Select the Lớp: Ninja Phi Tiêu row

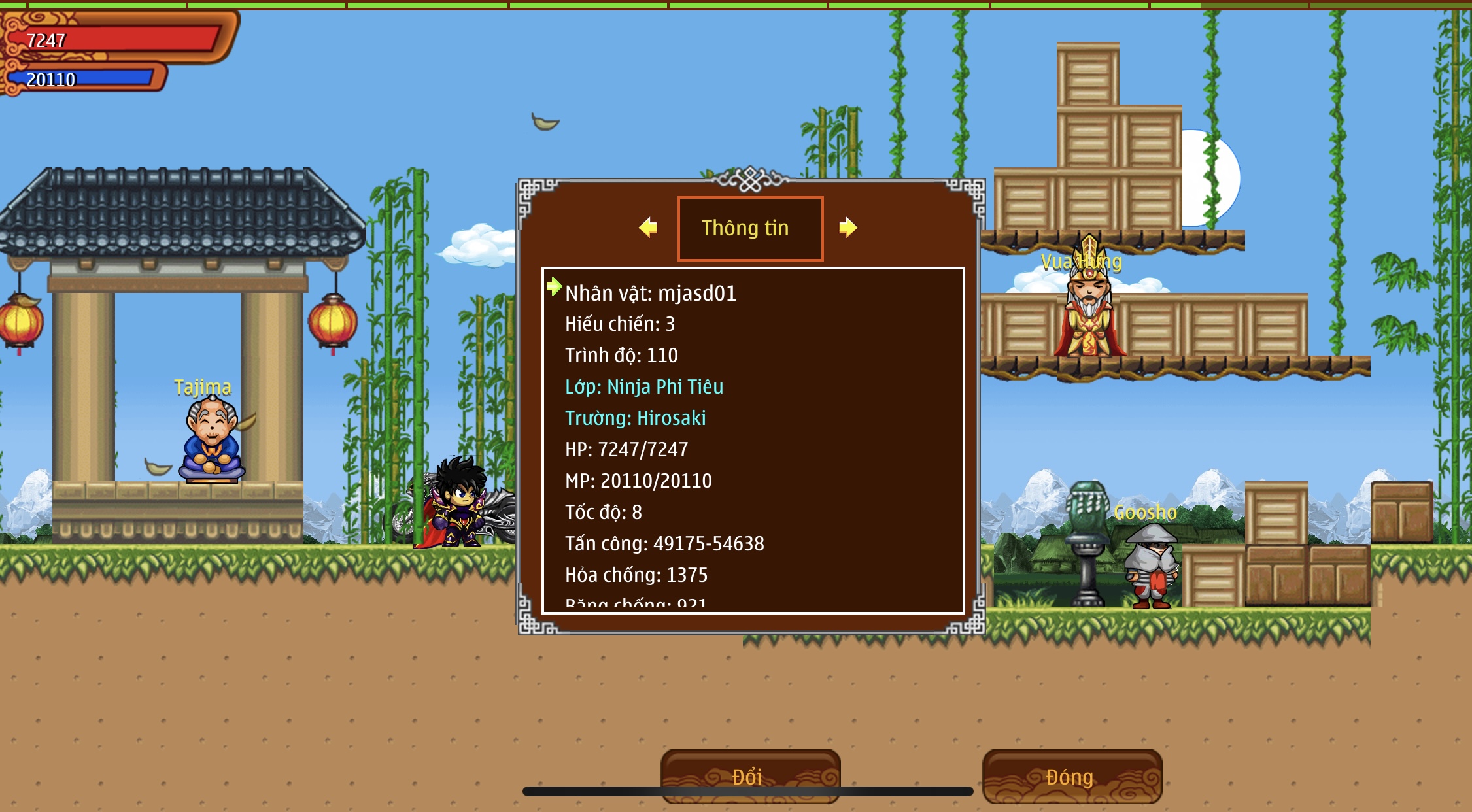point(644,386)
